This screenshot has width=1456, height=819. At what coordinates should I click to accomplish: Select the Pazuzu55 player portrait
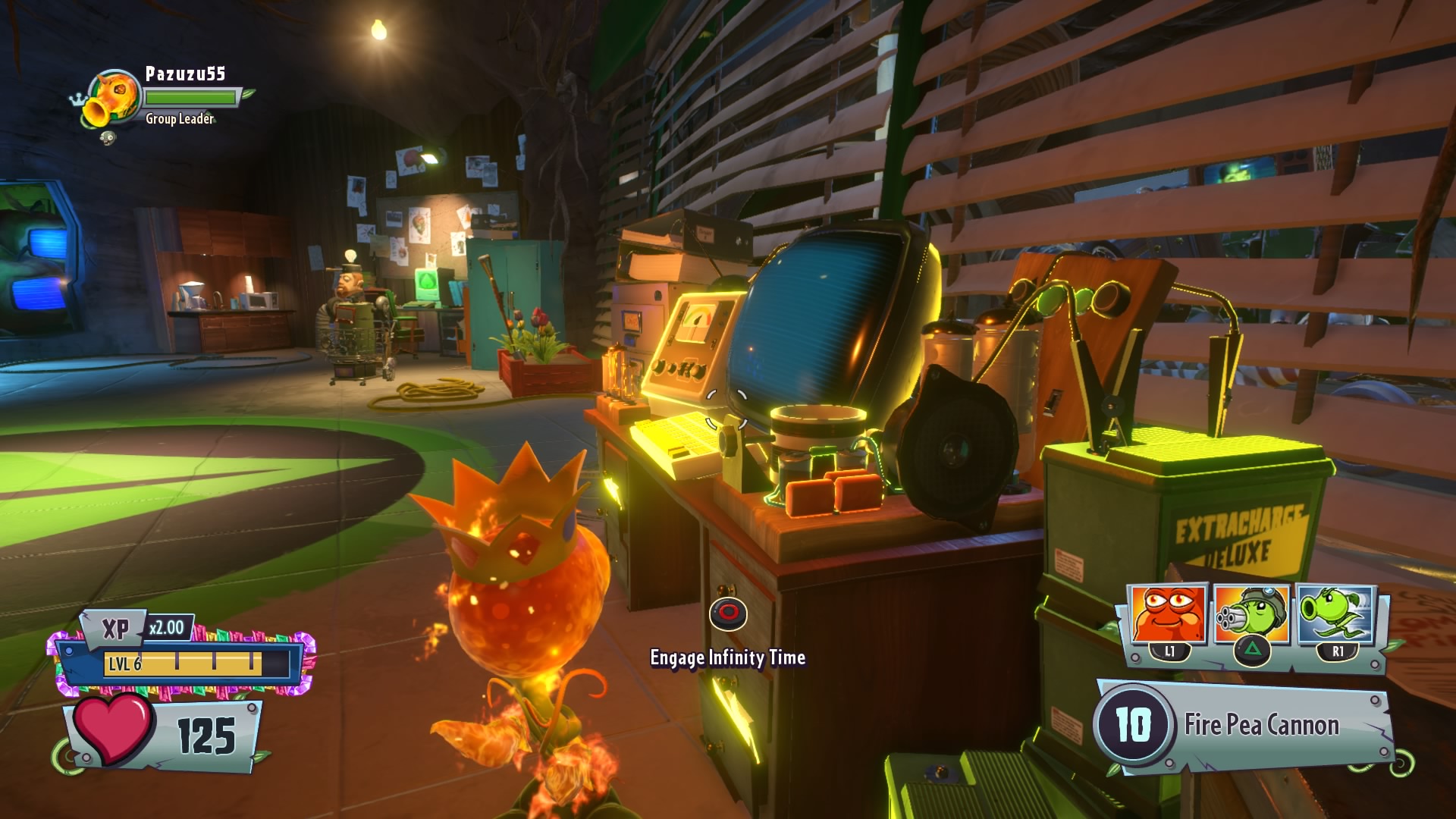pos(114,99)
